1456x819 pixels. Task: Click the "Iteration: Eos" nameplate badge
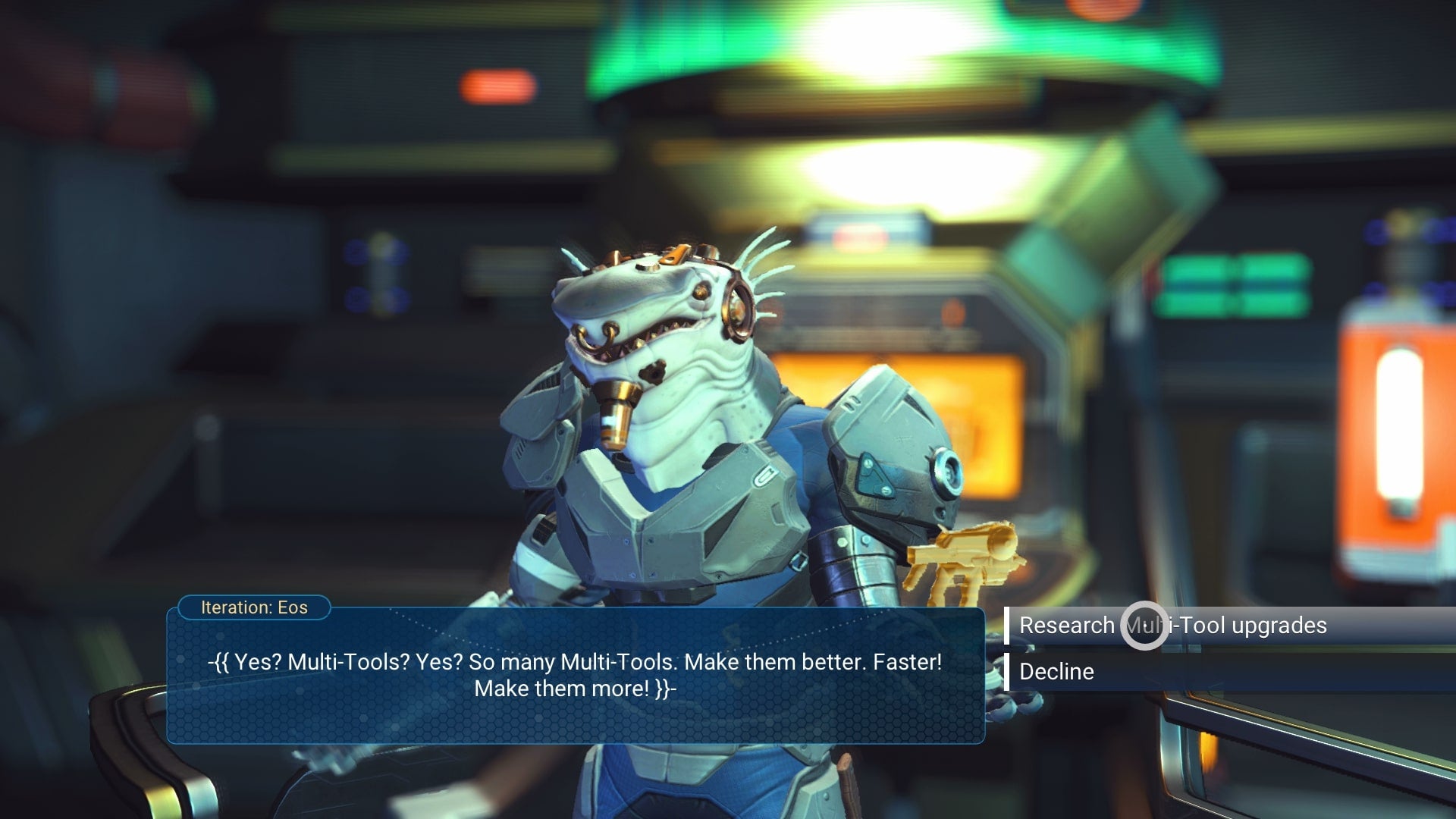pyautogui.click(x=254, y=607)
